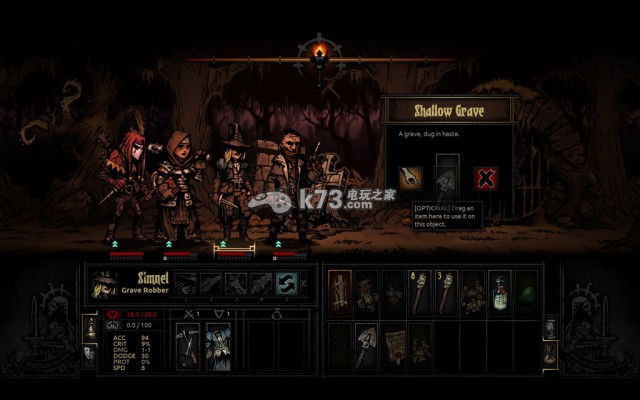
Task: Inspect the equipped armor slot
Action: coord(218,345)
